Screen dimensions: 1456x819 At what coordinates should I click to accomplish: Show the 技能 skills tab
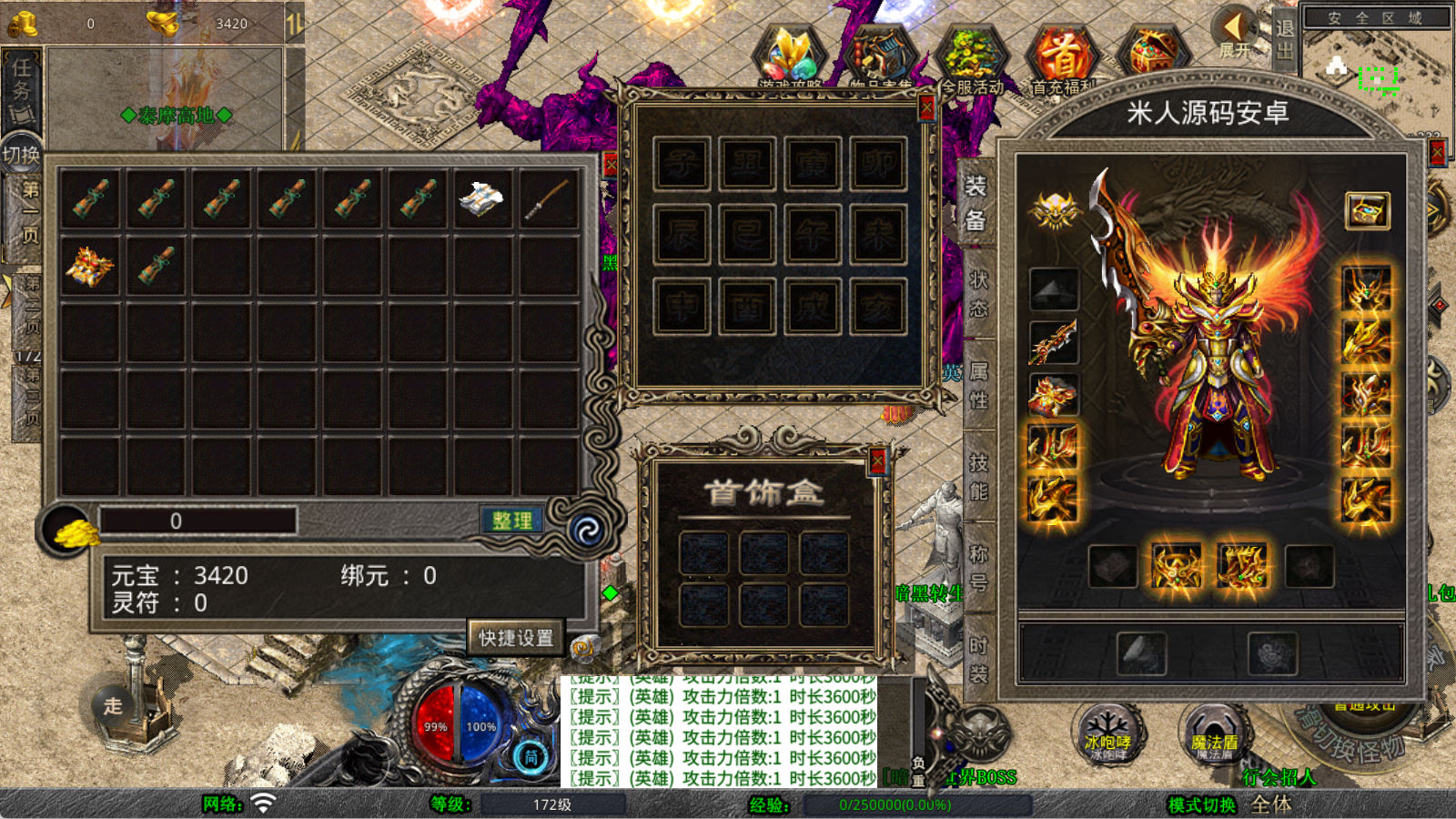[x=978, y=477]
